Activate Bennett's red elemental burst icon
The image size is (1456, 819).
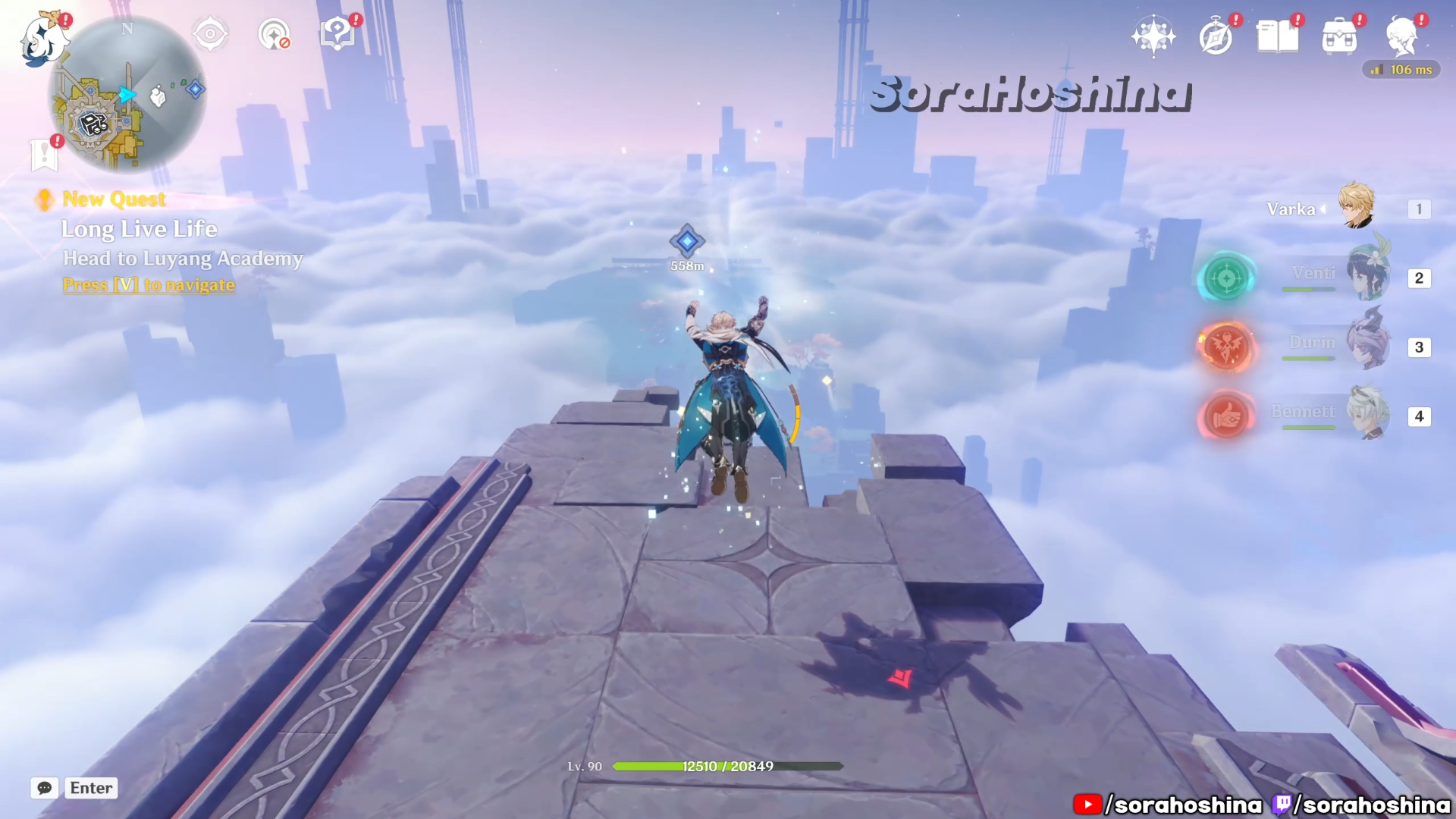1226,416
